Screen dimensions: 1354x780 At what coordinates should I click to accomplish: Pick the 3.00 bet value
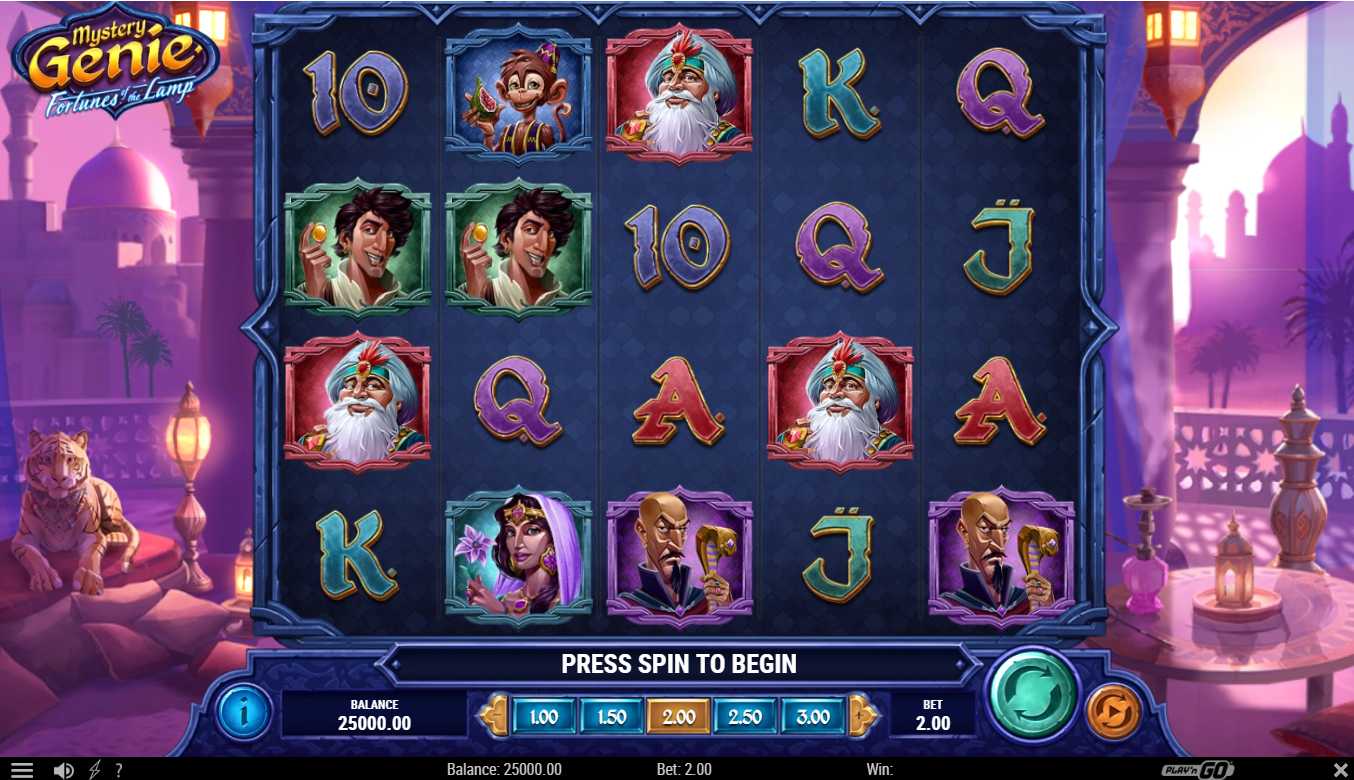[813, 717]
